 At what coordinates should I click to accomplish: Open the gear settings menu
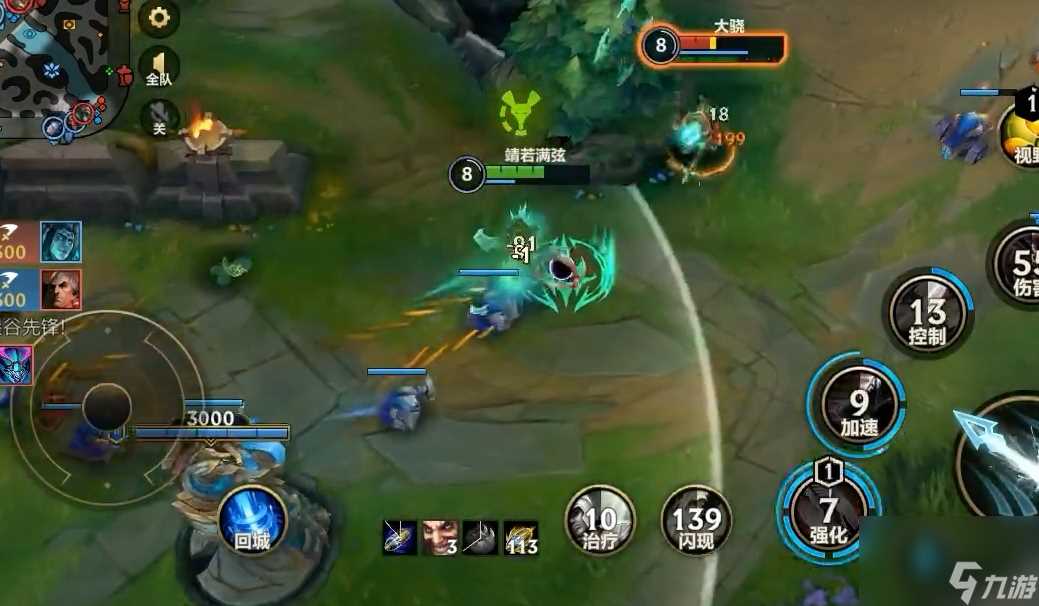(x=159, y=17)
